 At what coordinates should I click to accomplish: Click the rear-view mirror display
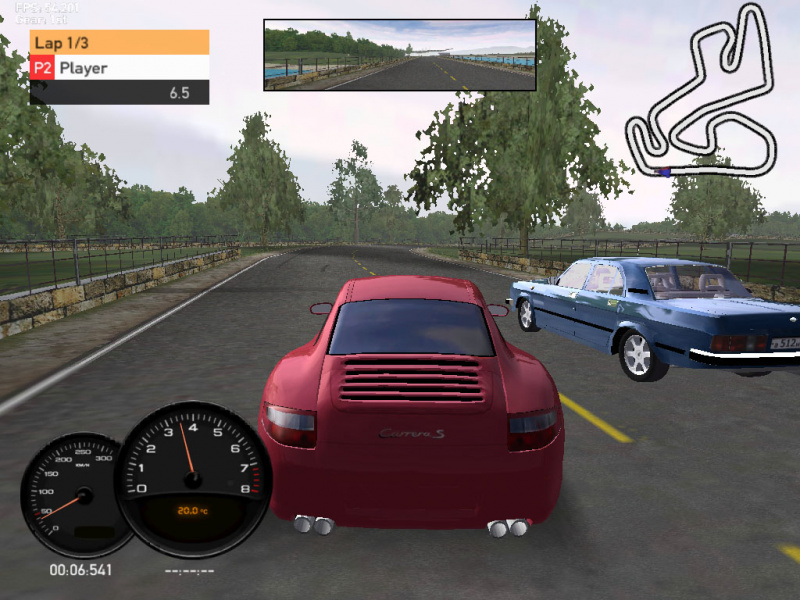pyautogui.click(x=399, y=55)
